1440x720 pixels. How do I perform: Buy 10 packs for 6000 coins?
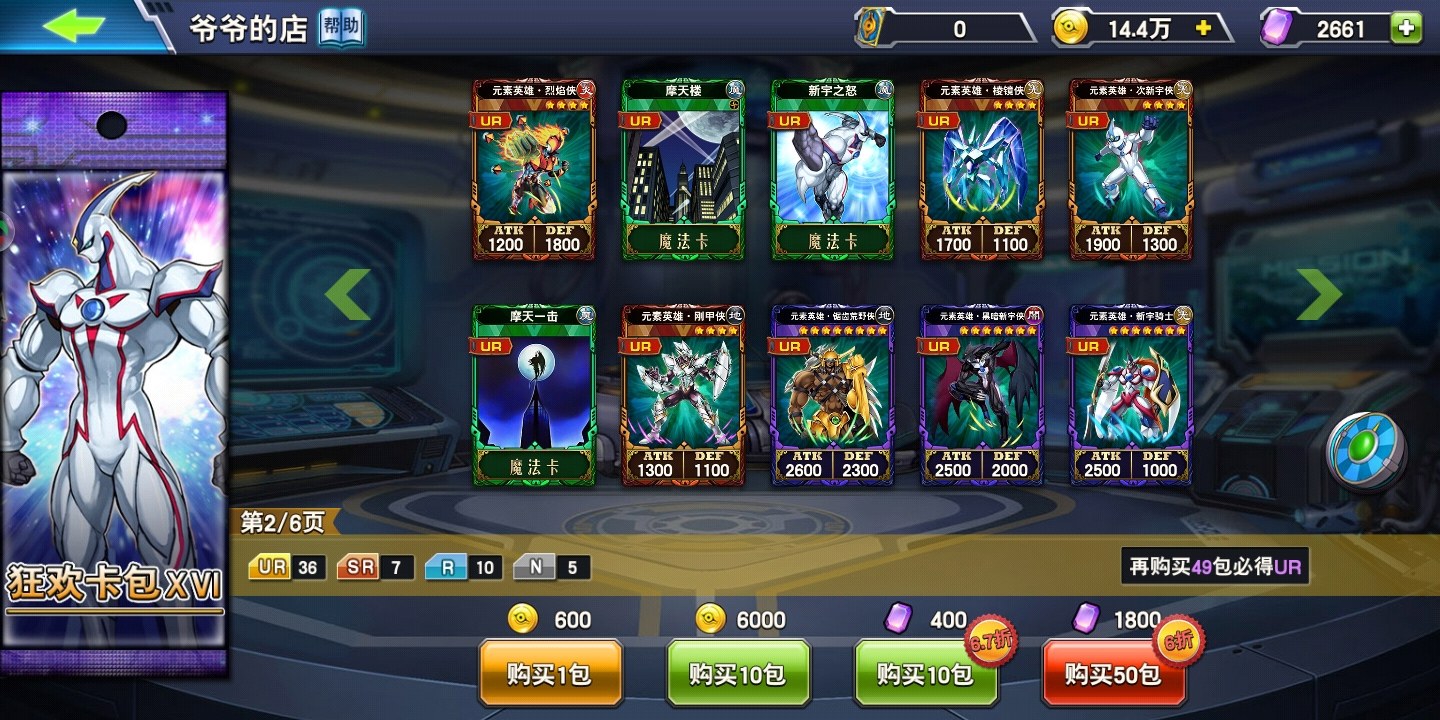pos(738,674)
